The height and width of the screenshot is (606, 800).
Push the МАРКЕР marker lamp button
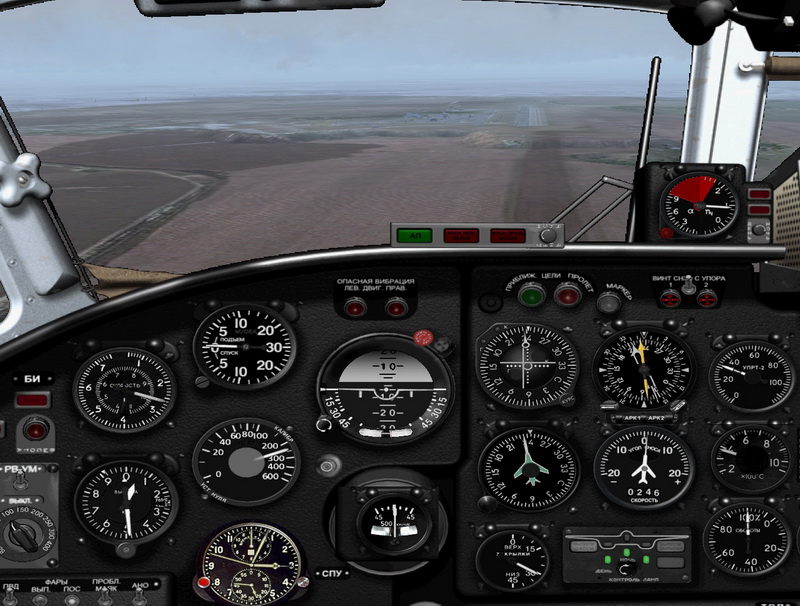coord(608,301)
